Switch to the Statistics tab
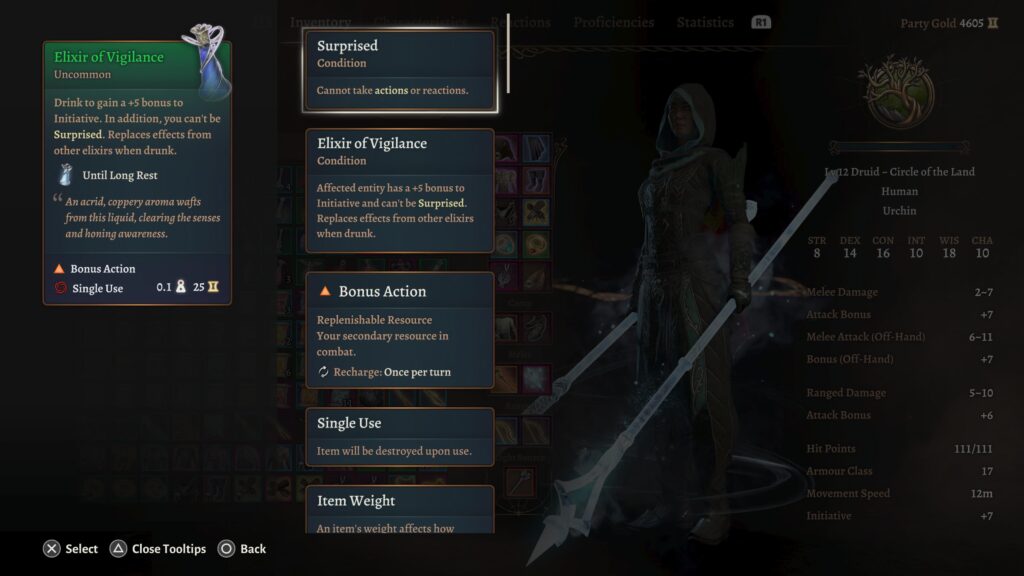The image size is (1024, 576). click(x=705, y=22)
